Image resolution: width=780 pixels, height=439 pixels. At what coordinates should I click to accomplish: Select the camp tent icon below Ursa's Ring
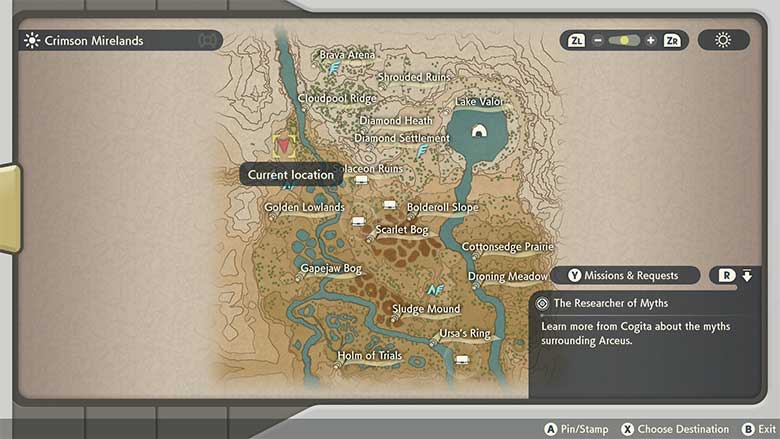click(x=462, y=358)
